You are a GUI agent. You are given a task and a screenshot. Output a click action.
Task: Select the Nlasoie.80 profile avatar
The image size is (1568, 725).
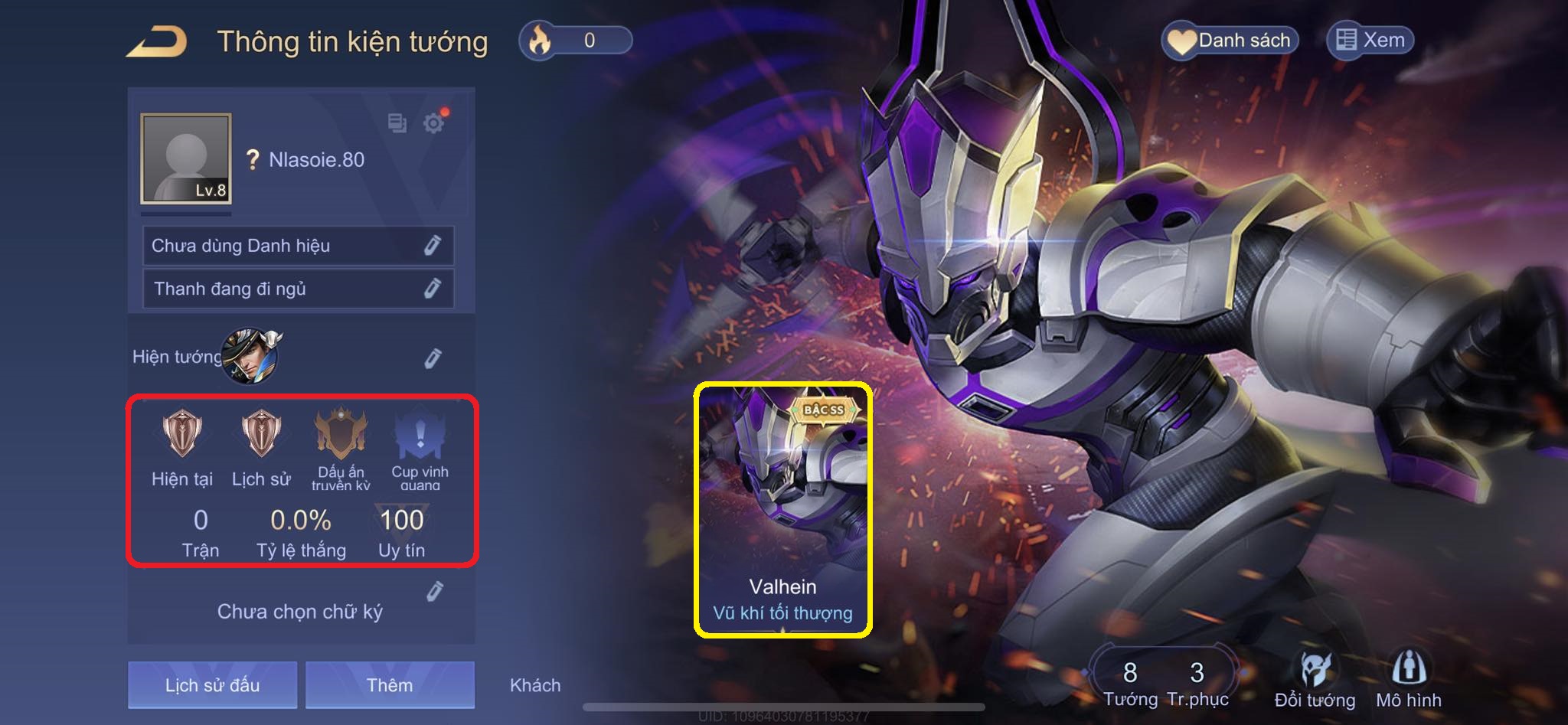pos(186,158)
